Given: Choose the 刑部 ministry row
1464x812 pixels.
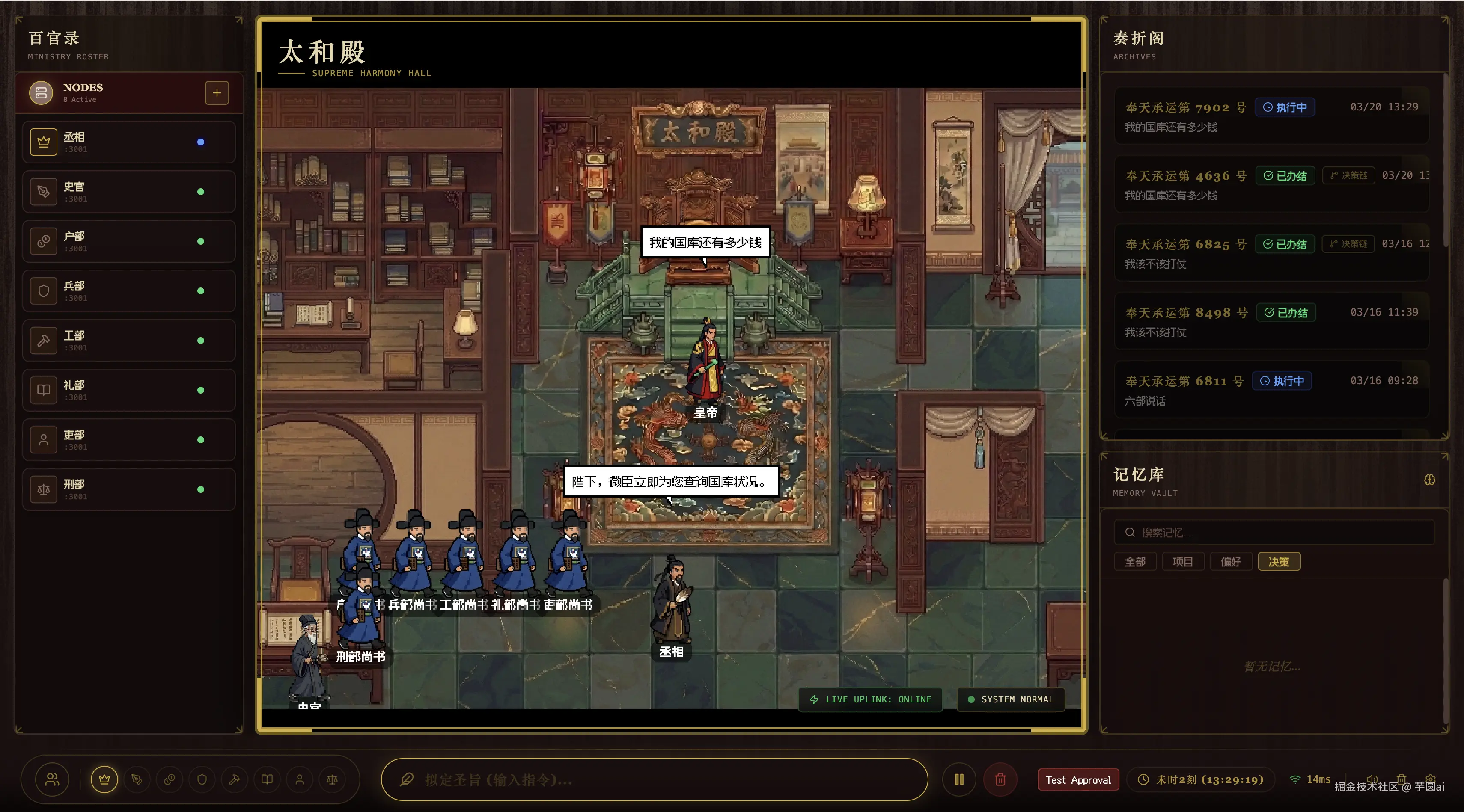Looking at the screenshot, I should click(128, 489).
